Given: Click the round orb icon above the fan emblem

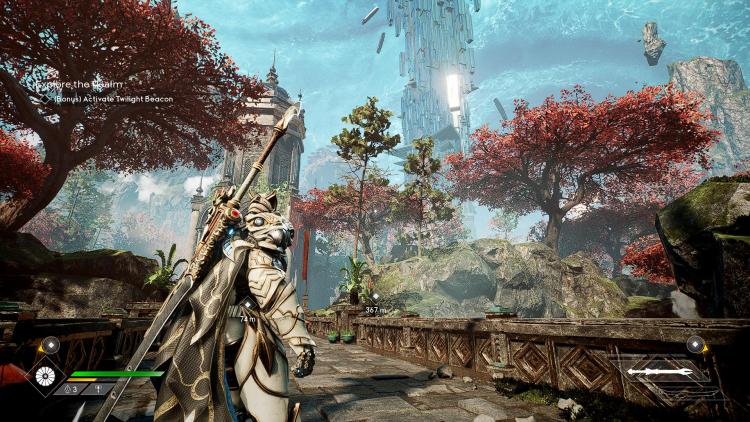Looking at the screenshot, I should click(x=50, y=344).
